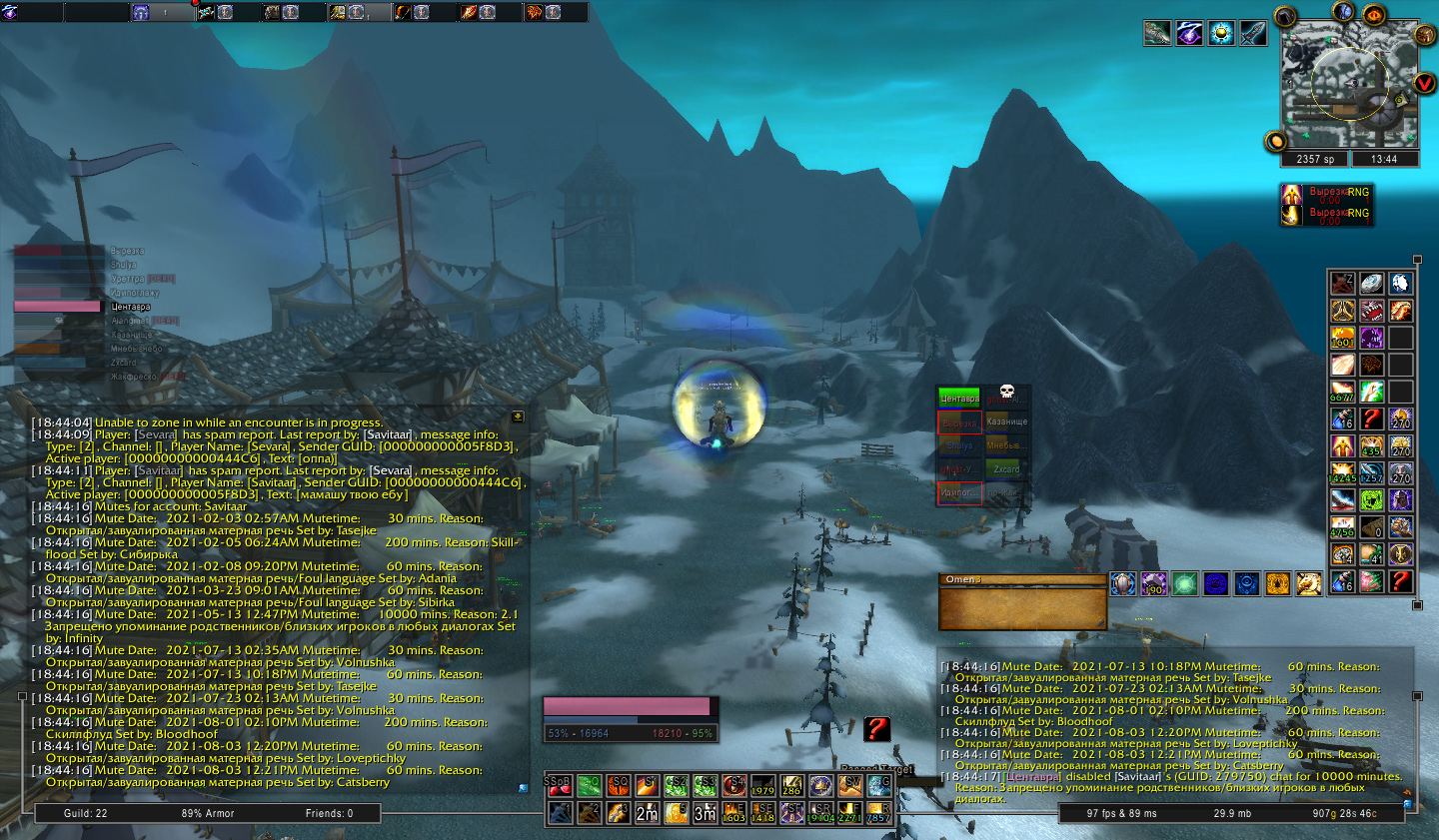The height and width of the screenshot is (840, 1439).
Task: Select Центавра in the raid frames
Action: pos(959,399)
